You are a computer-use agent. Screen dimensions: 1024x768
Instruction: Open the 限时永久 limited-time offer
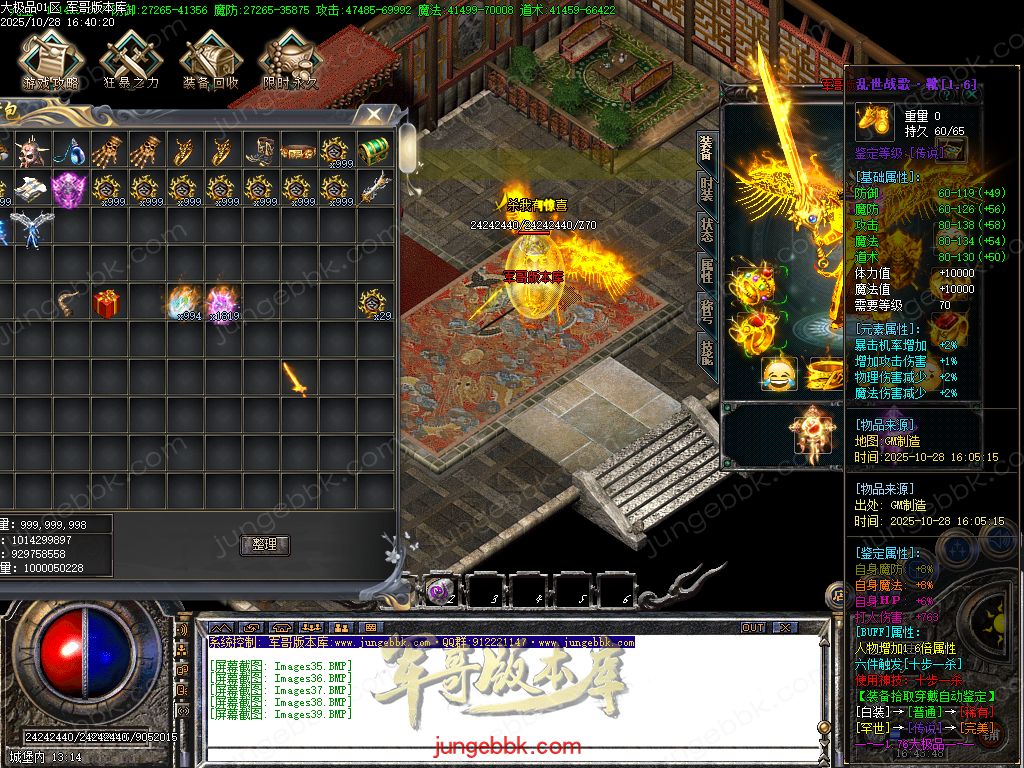point(290,59)
